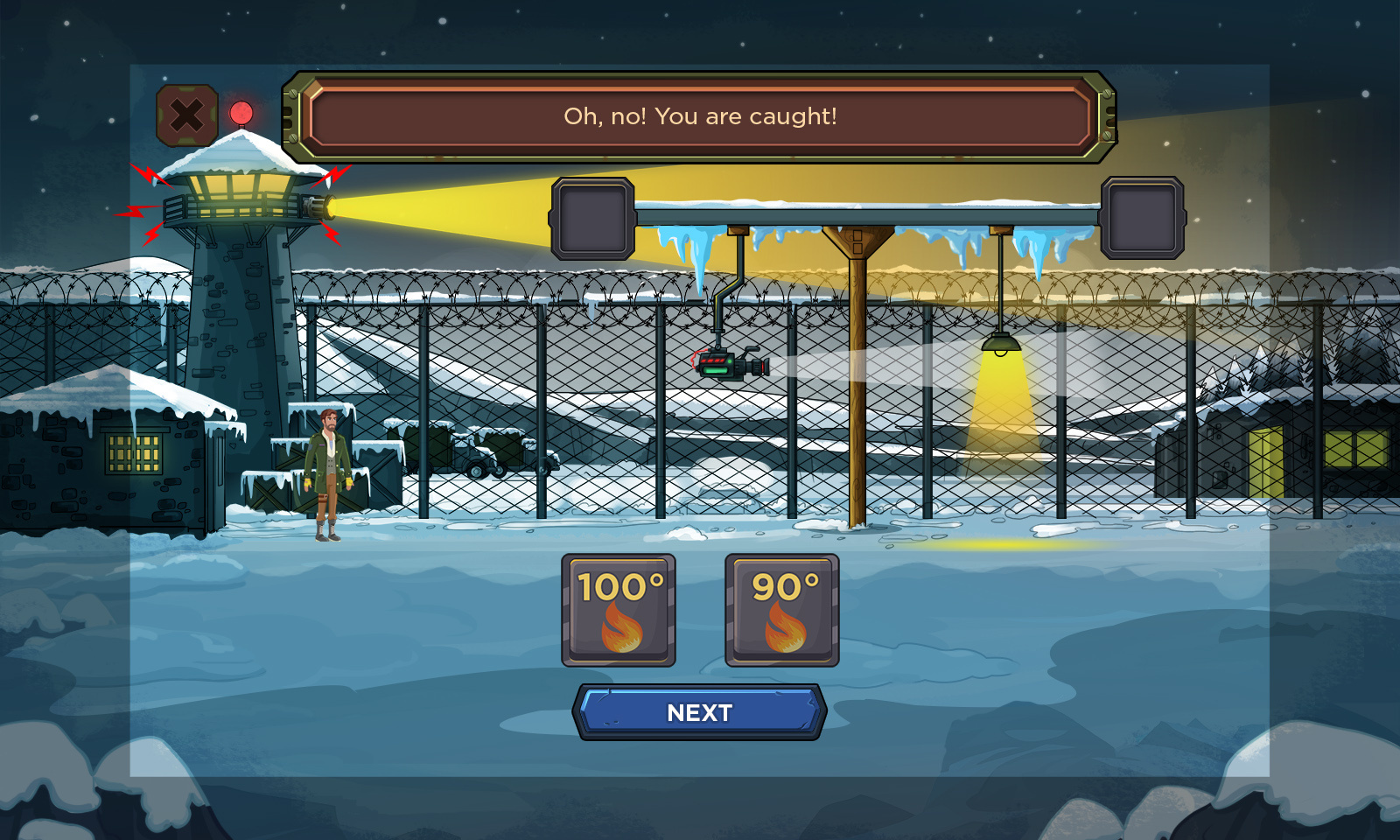Close the puzzle with the X button
1400x840 pixels.
(186, 115)
